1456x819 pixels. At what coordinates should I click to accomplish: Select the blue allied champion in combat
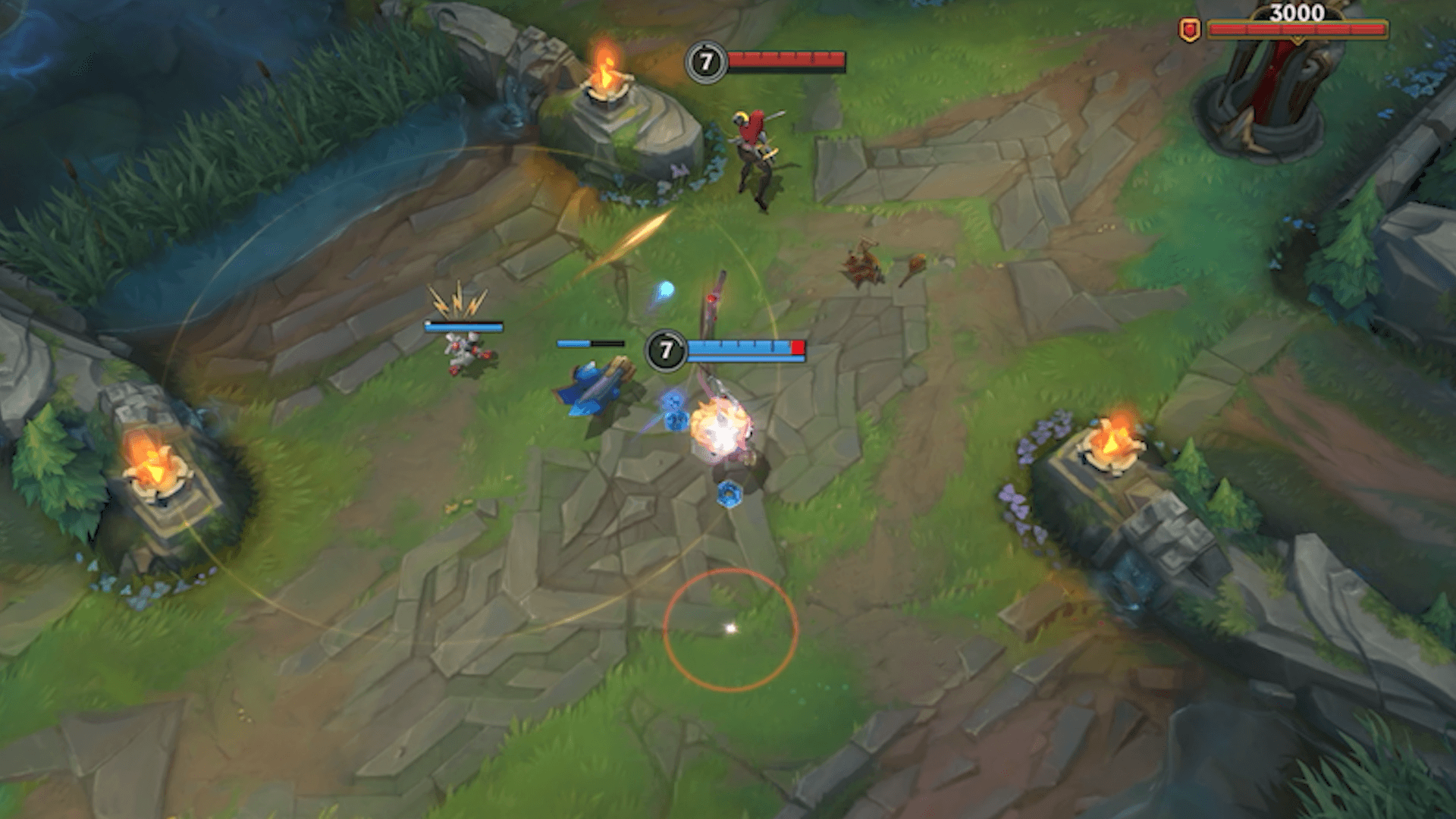[x=720, y=425]
